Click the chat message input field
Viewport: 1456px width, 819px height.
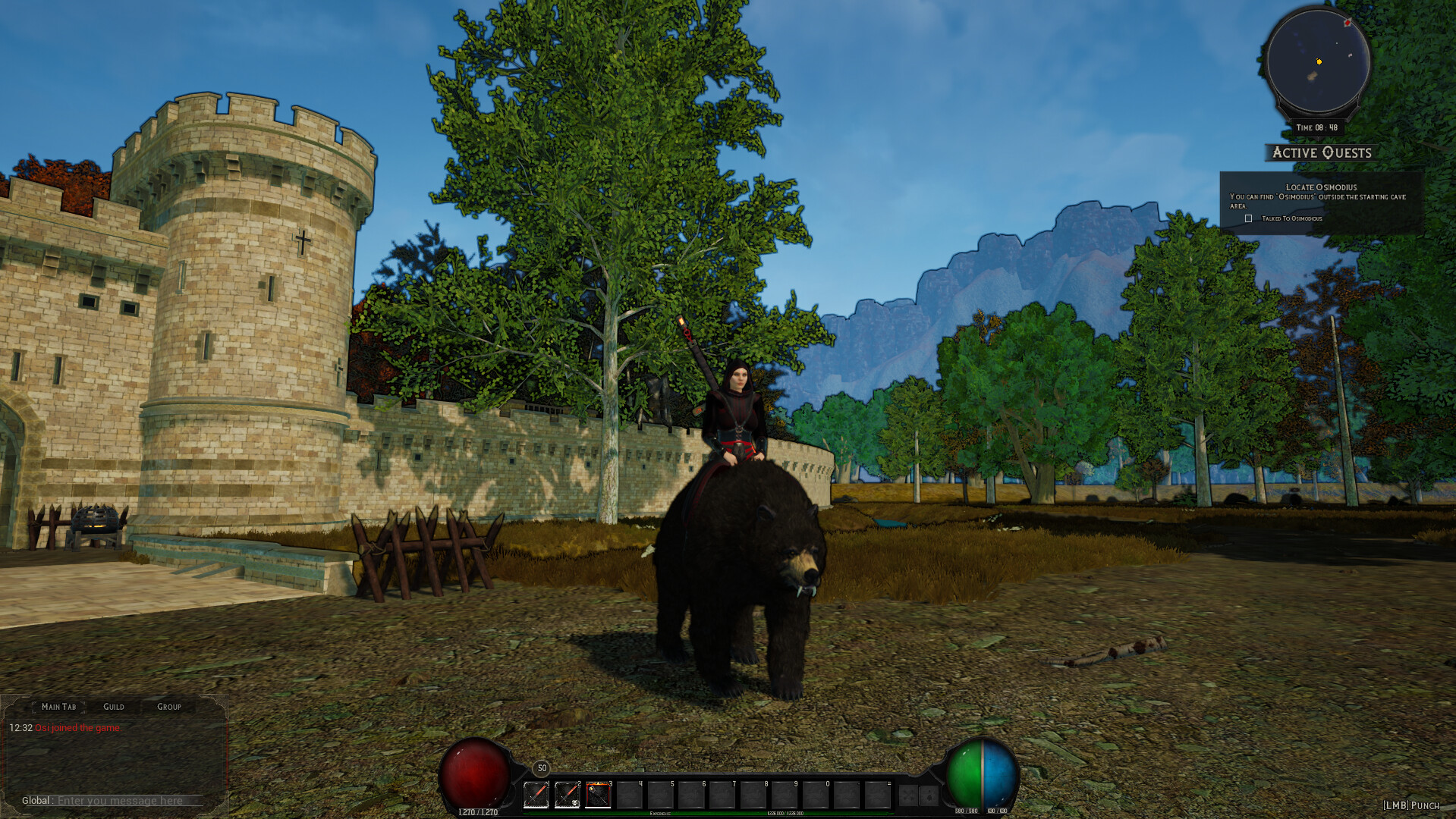(x=121, y=801)
